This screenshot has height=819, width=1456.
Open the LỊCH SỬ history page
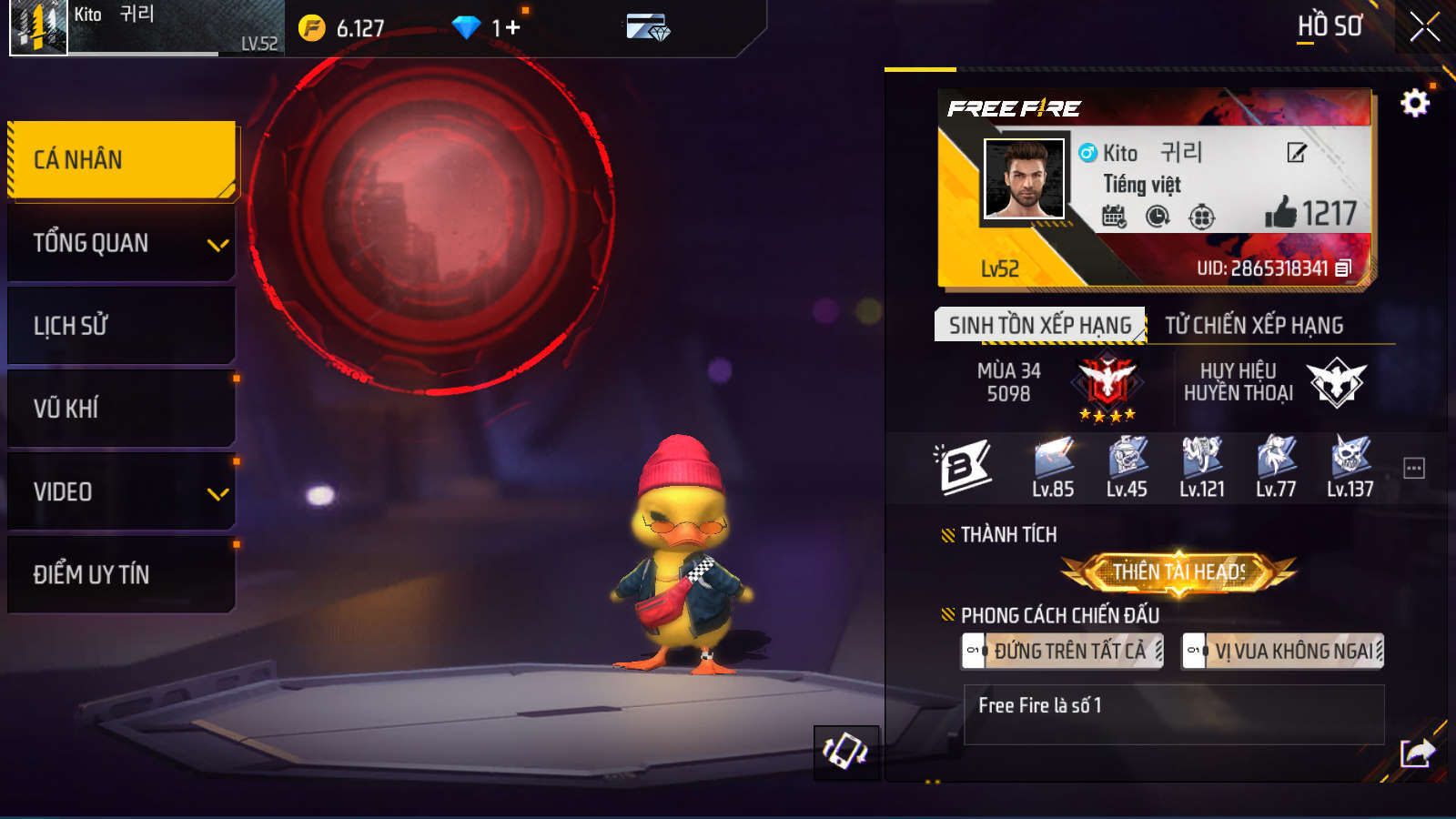tap(122, 326)
